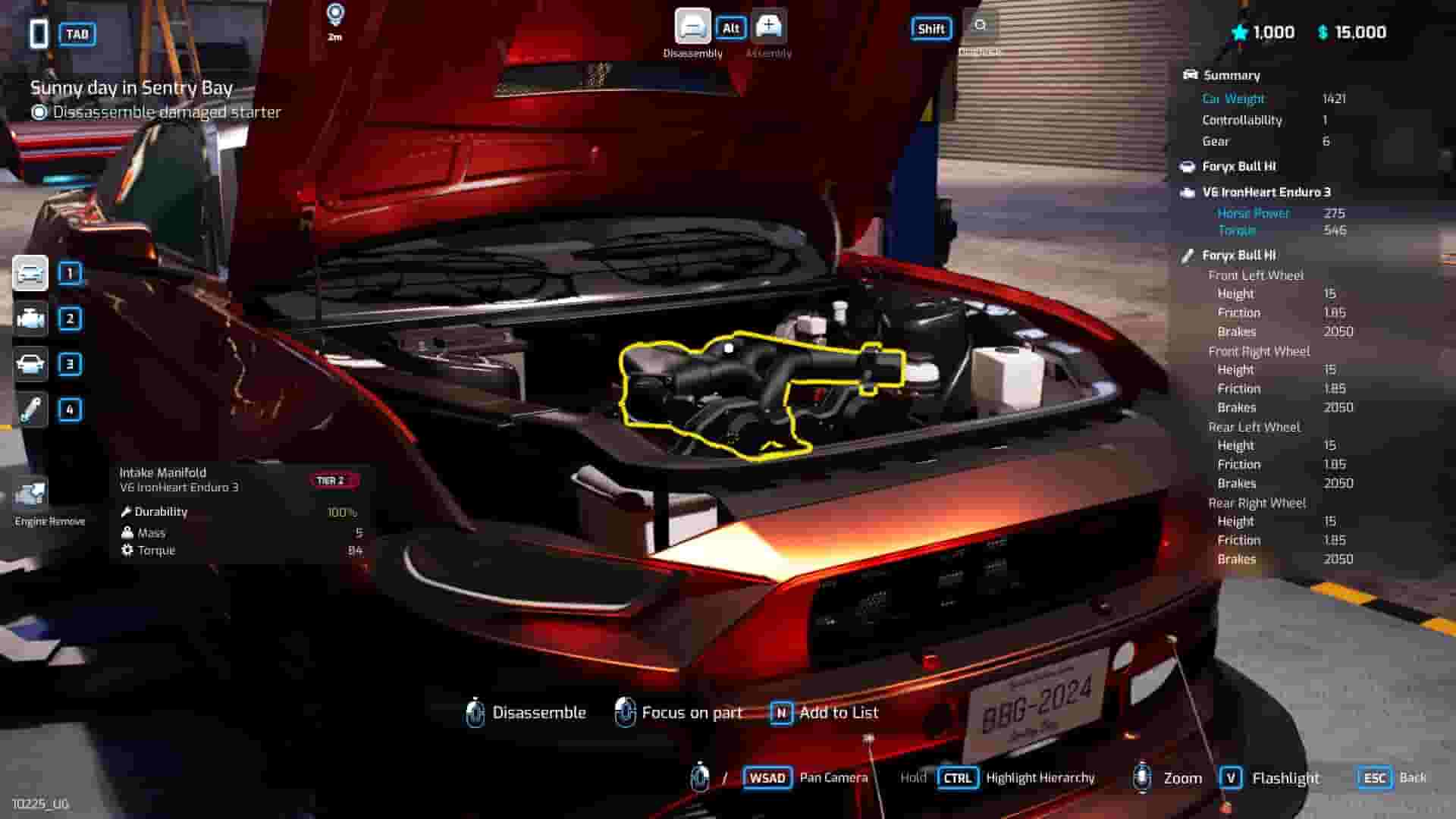
Task: Expand the Summary panel
Action: pos(1231,75)
